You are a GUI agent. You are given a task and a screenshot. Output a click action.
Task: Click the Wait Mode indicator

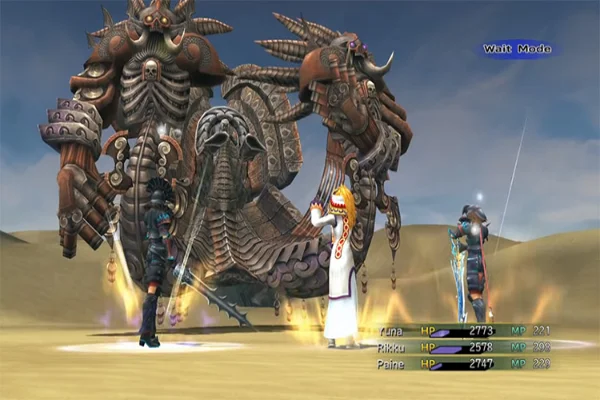[515, 48]
